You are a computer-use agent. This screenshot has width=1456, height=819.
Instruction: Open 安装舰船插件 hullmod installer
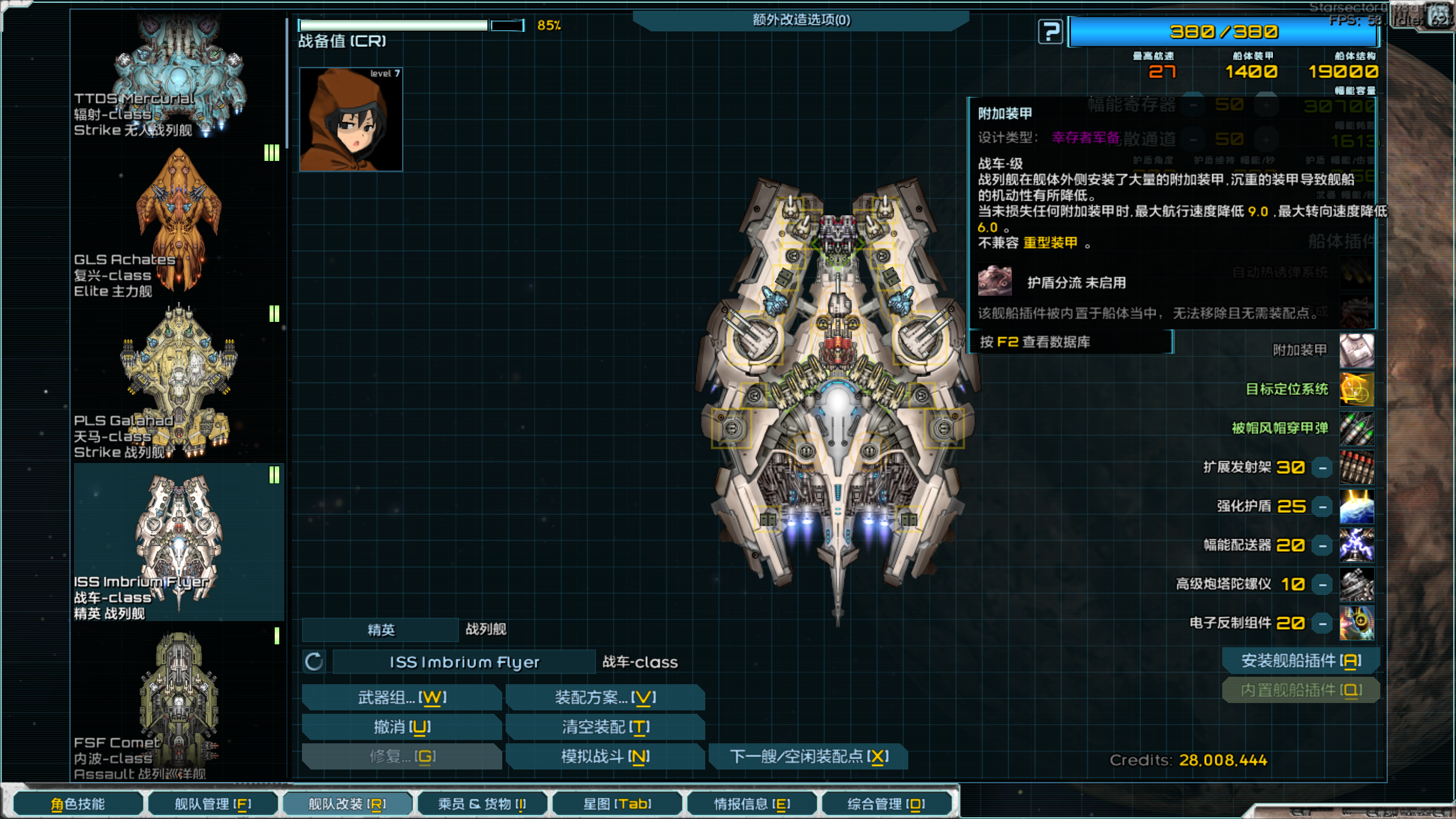(1301, 661)
